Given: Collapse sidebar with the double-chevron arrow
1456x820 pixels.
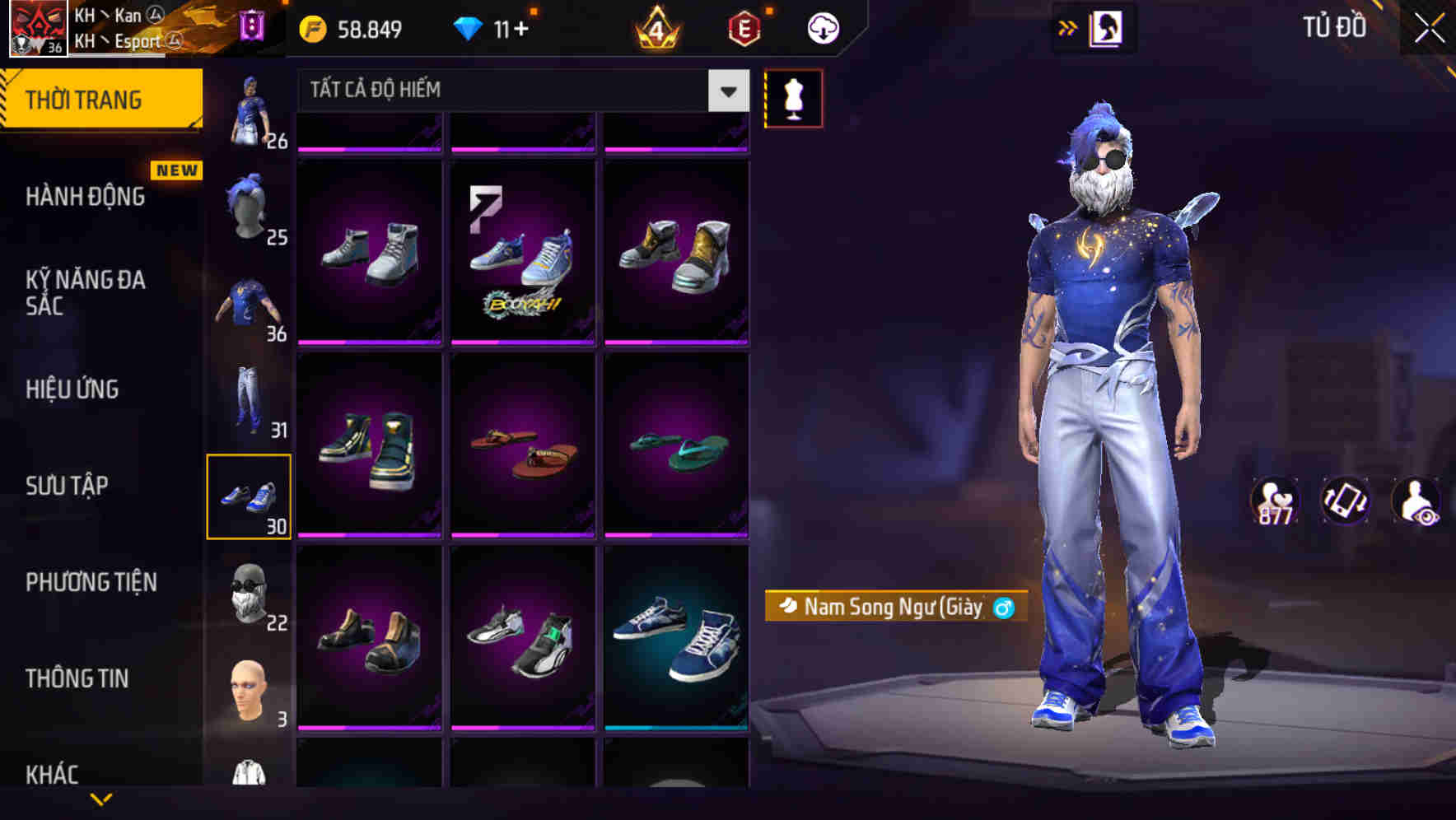Looking at the screenshot, I should 1067,26.
